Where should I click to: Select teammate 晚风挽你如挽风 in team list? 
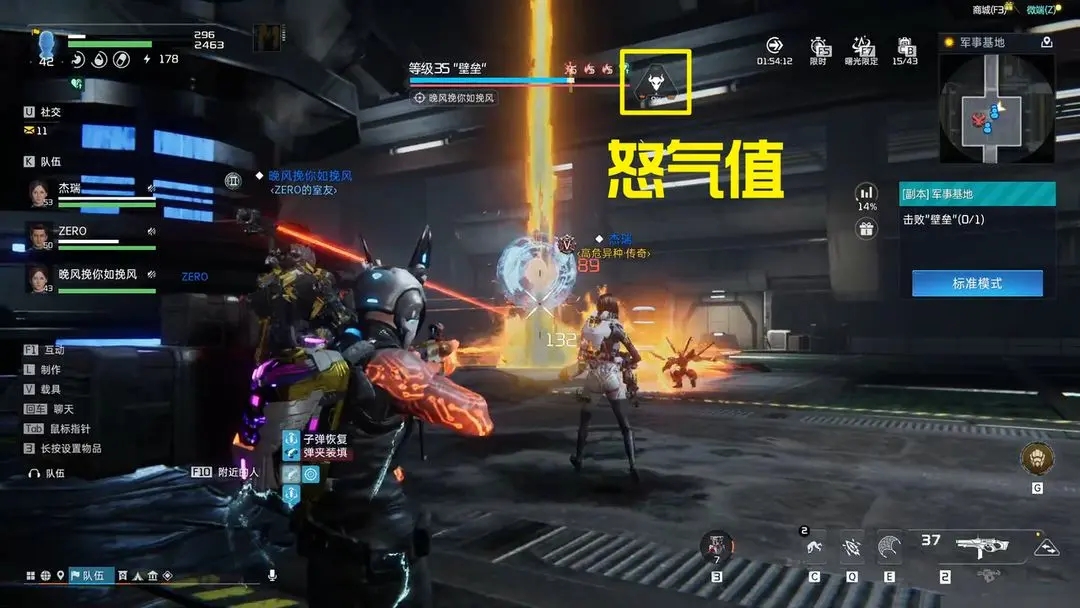tap(92, 279)
